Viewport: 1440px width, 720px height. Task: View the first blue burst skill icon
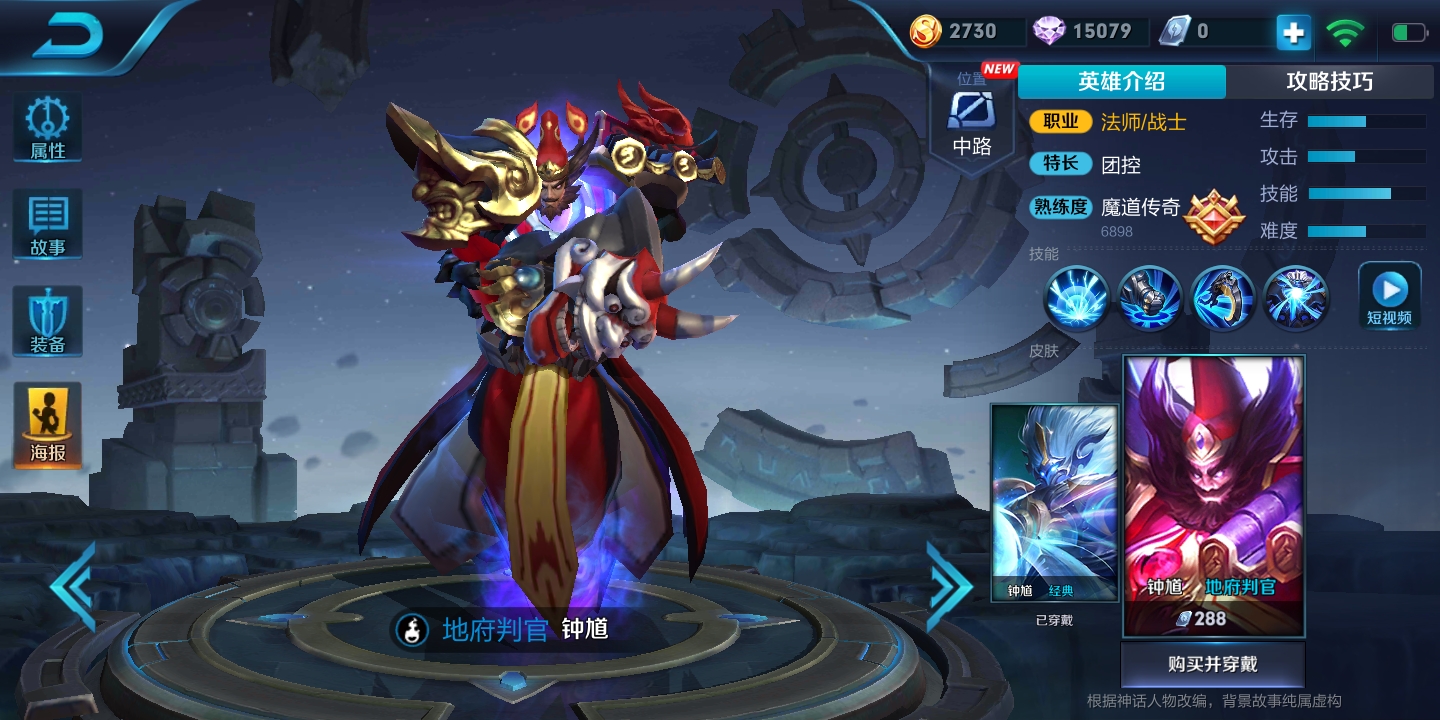coord(1076,298)
